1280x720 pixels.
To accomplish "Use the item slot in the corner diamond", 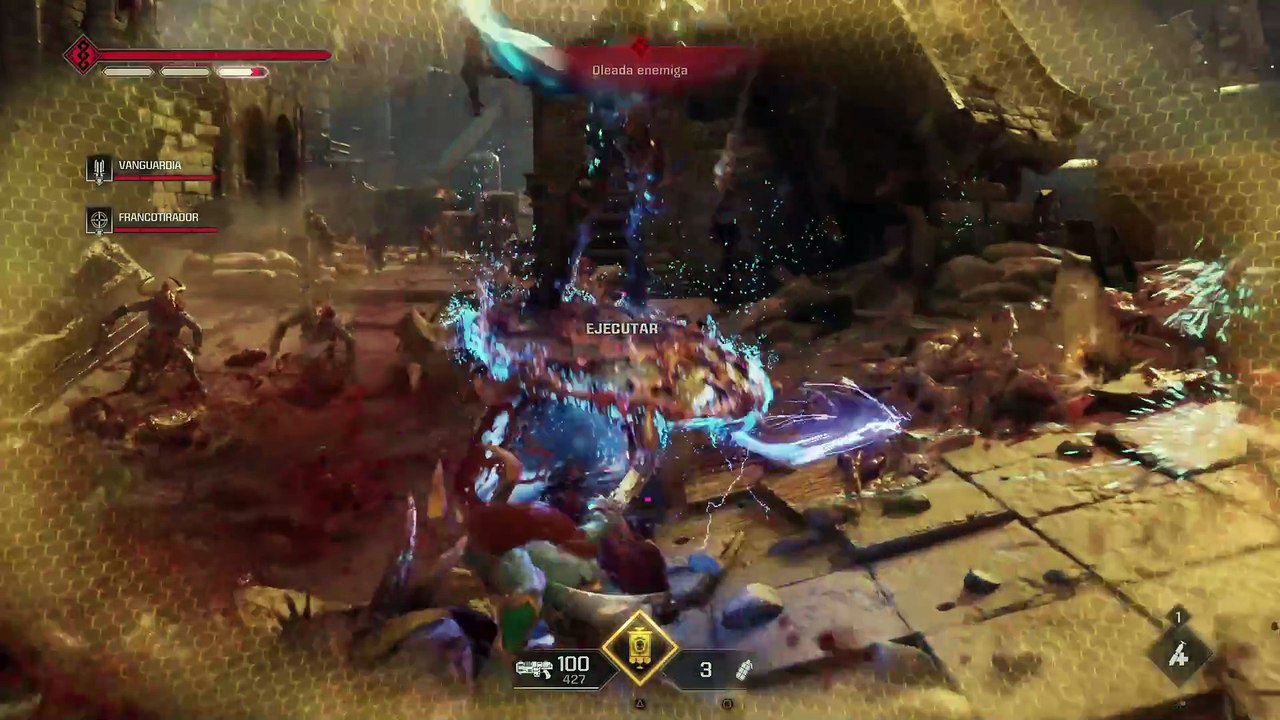I will click(1179, 655).
